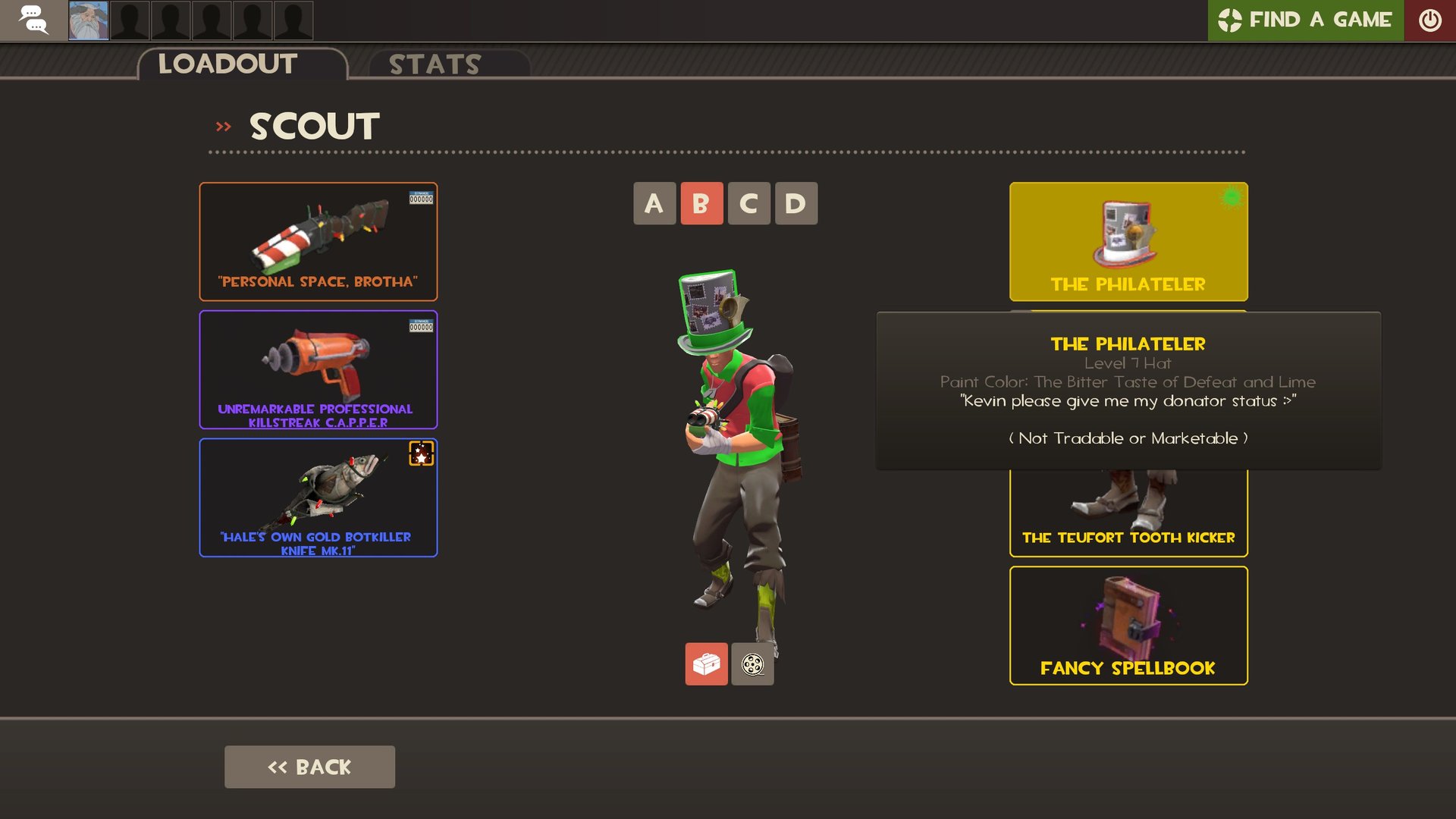This screenshot has height=819, width=1456.
Task: Choose loadout preset B
Action: coord(701,203)
